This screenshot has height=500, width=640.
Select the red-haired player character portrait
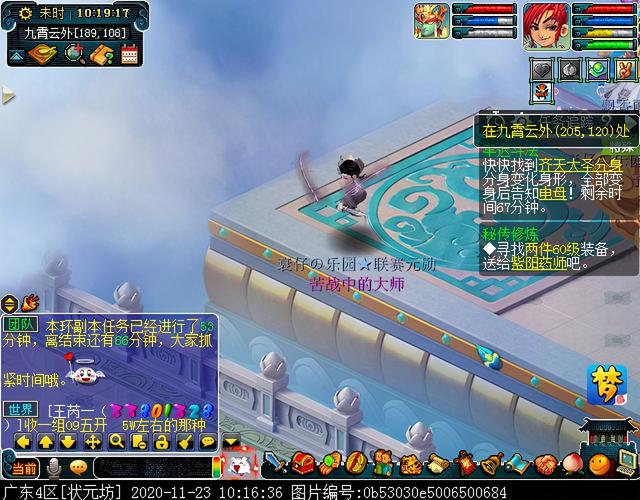[x=545, y=21]
